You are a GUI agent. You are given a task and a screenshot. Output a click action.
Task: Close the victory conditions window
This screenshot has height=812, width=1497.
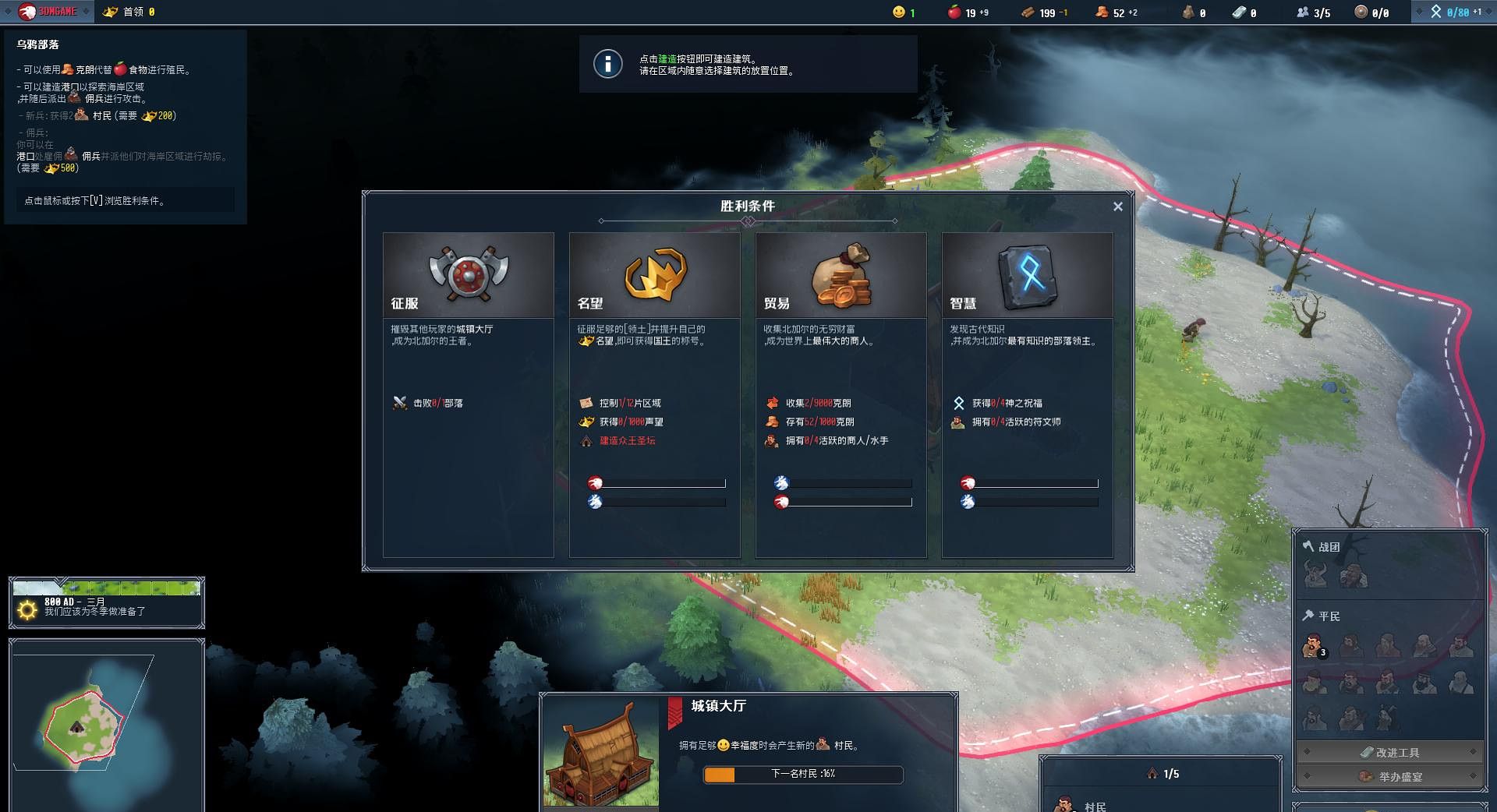click(1117, 207)
